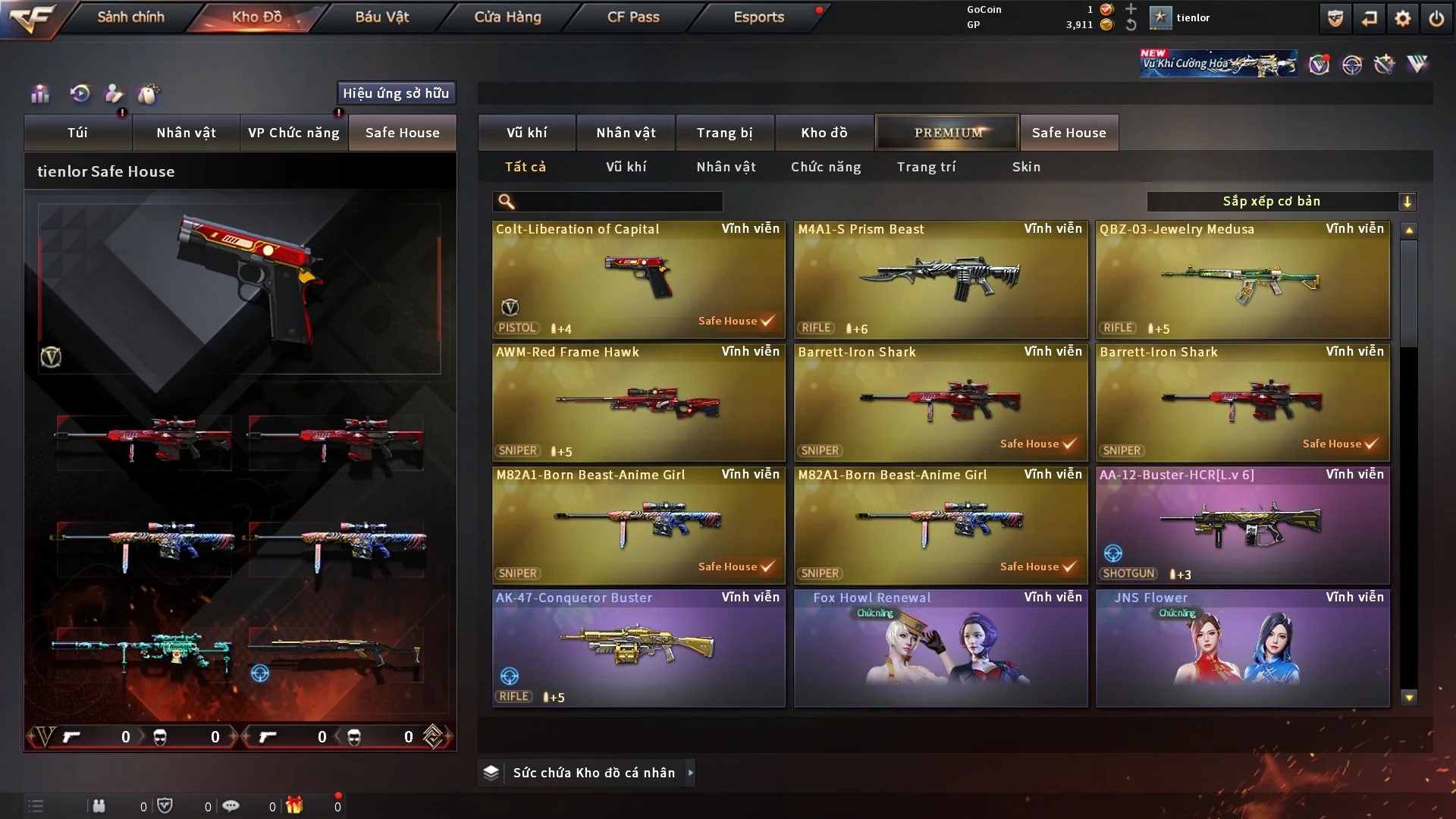Open the Cửa Hàng shop
Screen dimensions: 1456x819
(x=507, y=17)
